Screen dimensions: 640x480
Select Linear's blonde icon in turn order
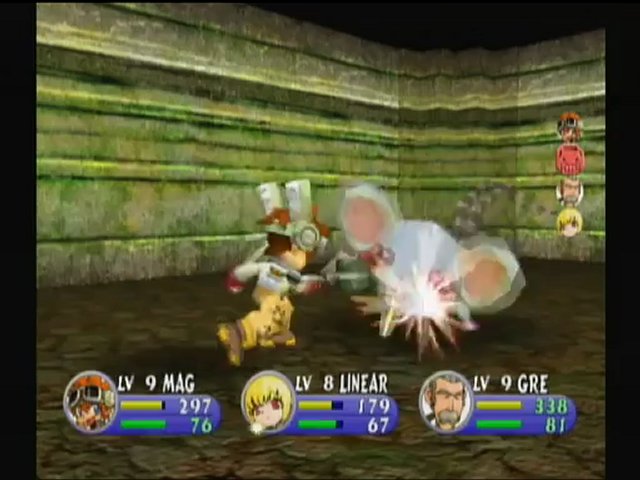tap(570, 221)
